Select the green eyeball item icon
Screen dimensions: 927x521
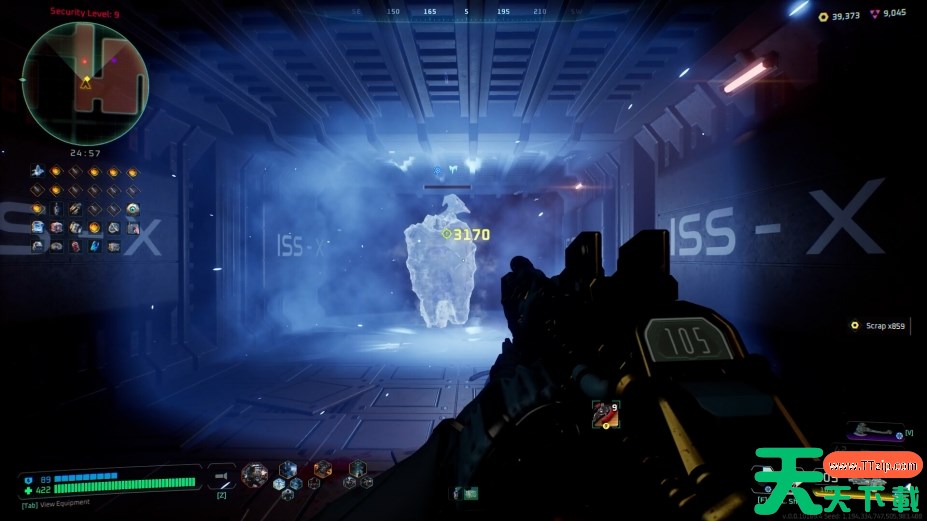point(133,209)
